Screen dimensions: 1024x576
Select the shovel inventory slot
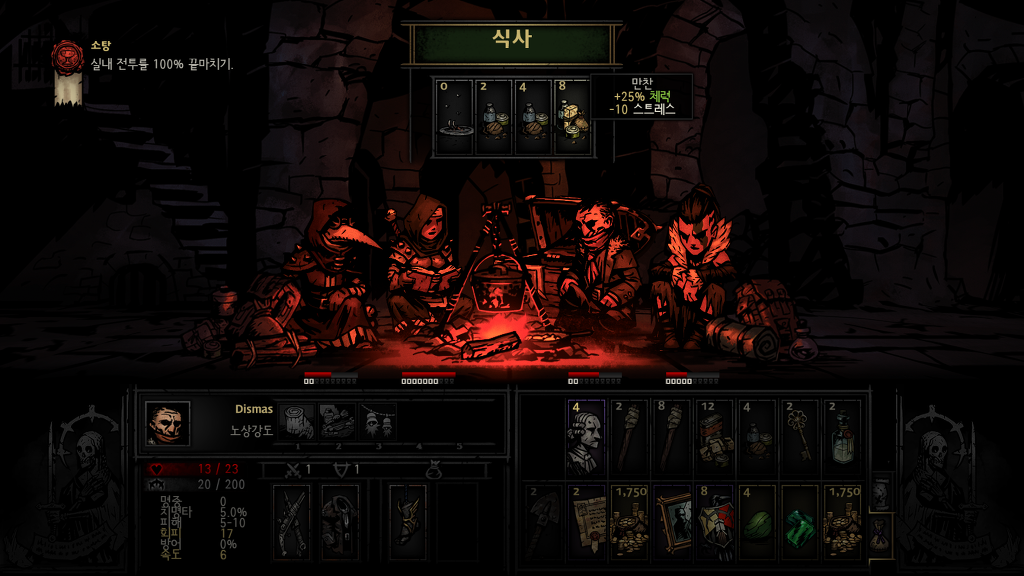pyautogui.click(x=542, y=520)
